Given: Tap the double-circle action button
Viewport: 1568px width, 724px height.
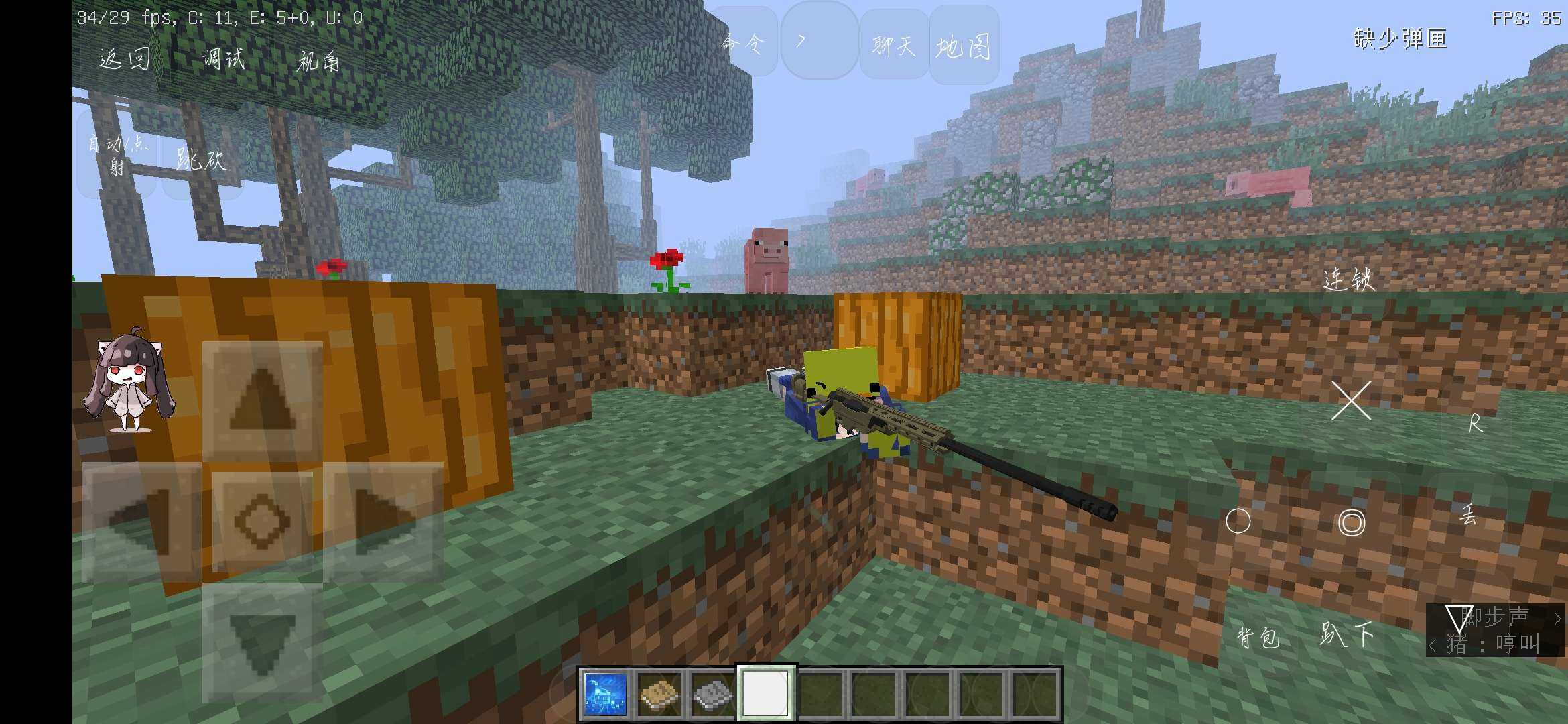Looking at the screenshot, I should coord(1351,523).
